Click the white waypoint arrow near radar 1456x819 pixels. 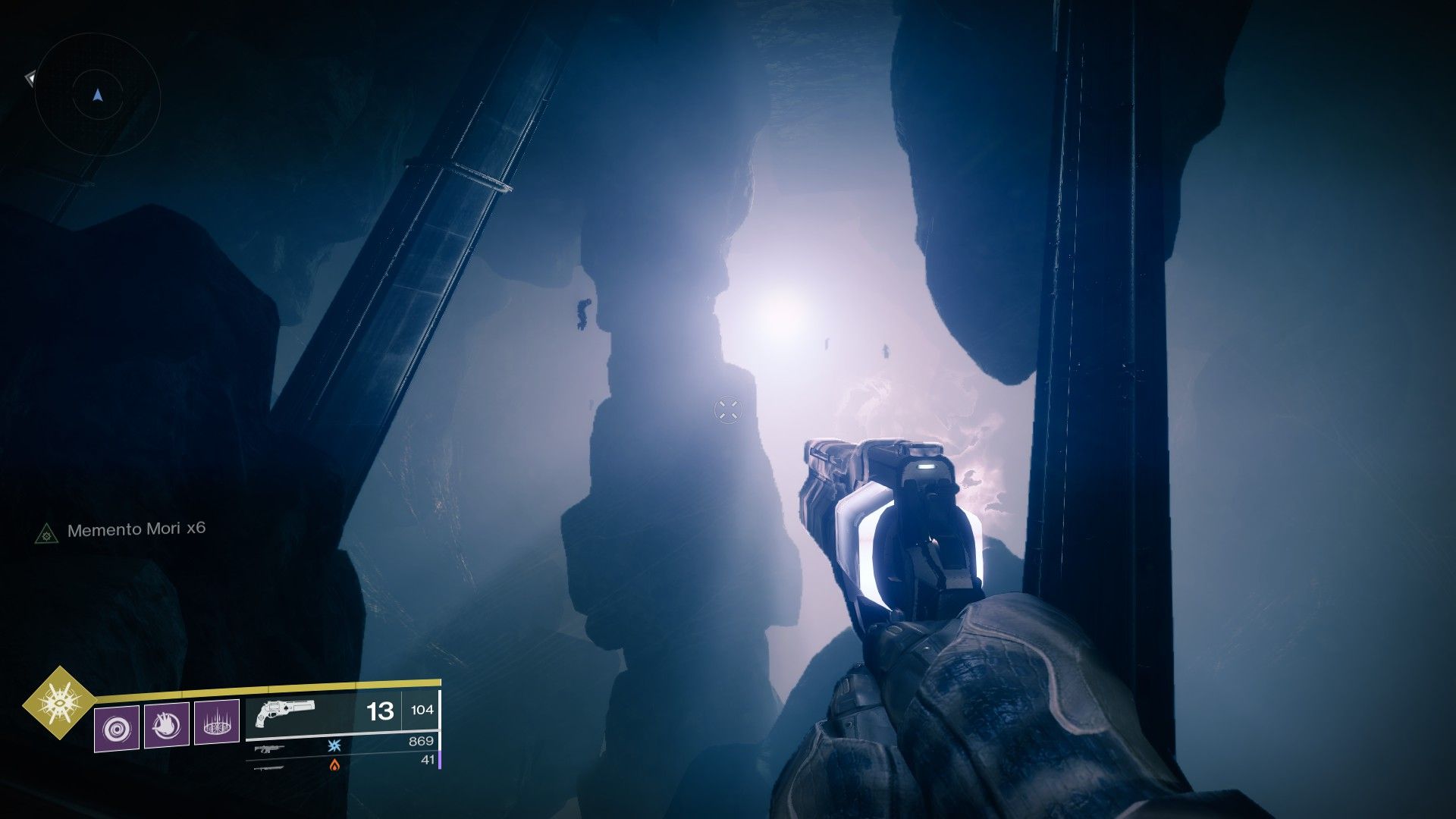pos(31,79)
